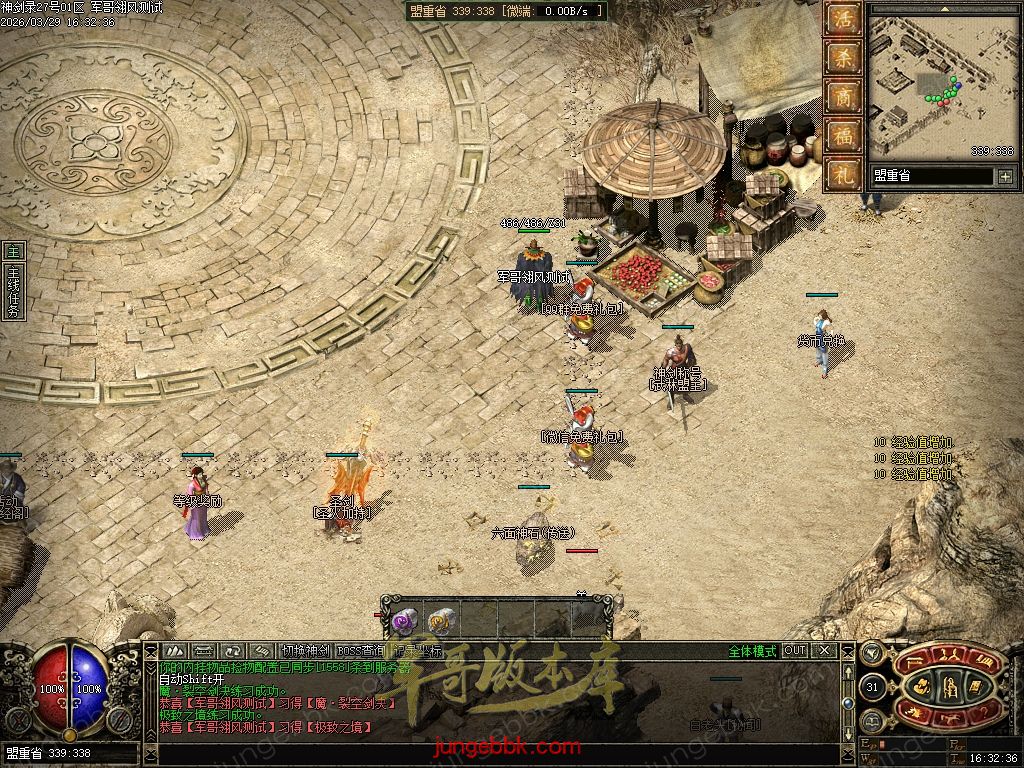
Task: Open the 商 shop button
Action: point(845,97)
